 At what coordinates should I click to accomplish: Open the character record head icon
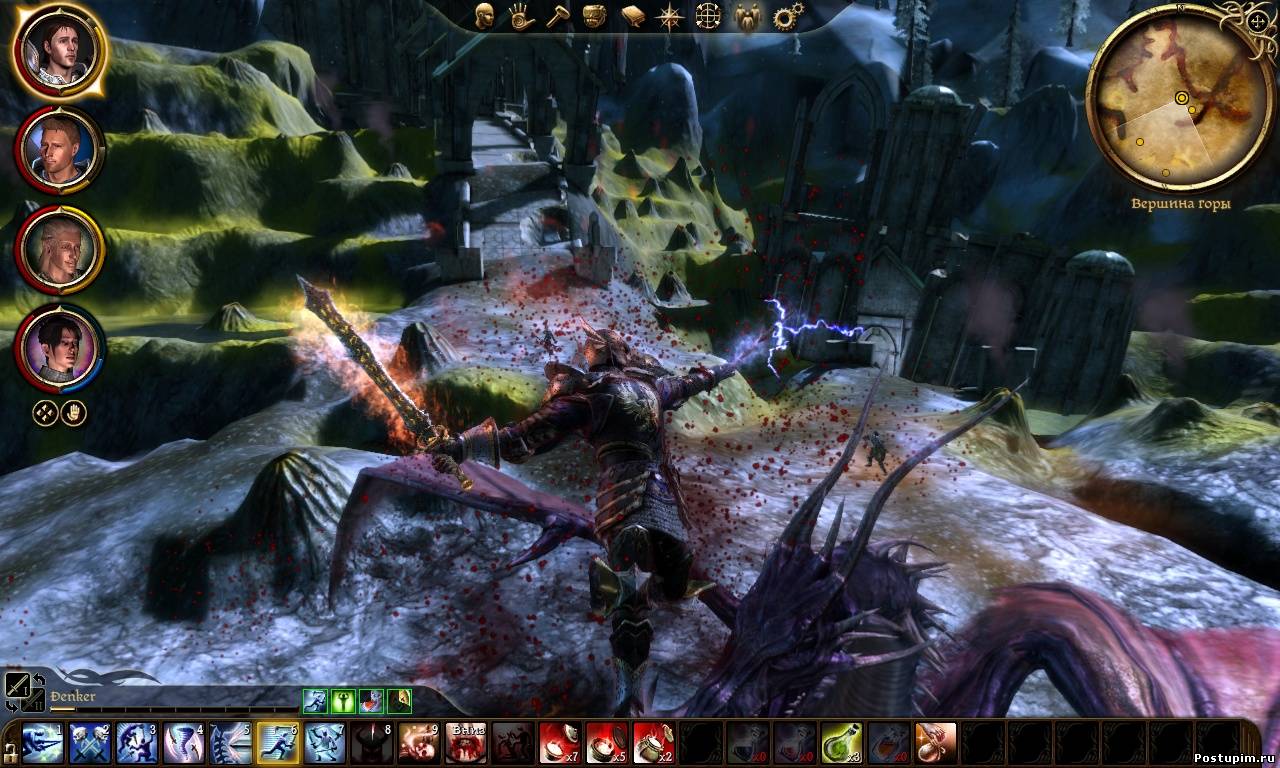(x=486, y=15)
